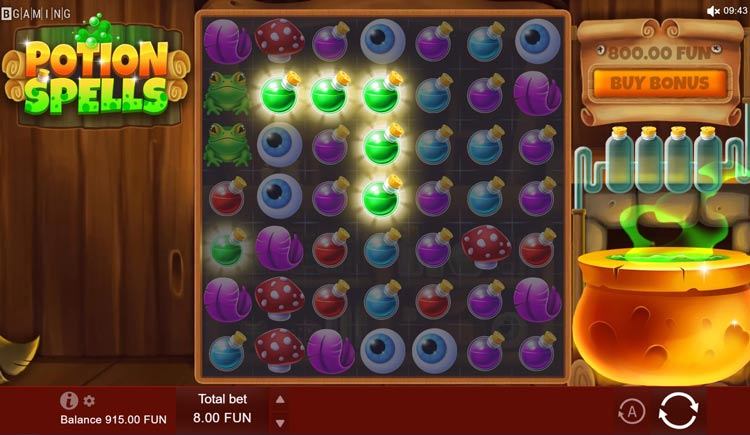
Task: Decrease the total bet with the down arrow
Action: 280,421
